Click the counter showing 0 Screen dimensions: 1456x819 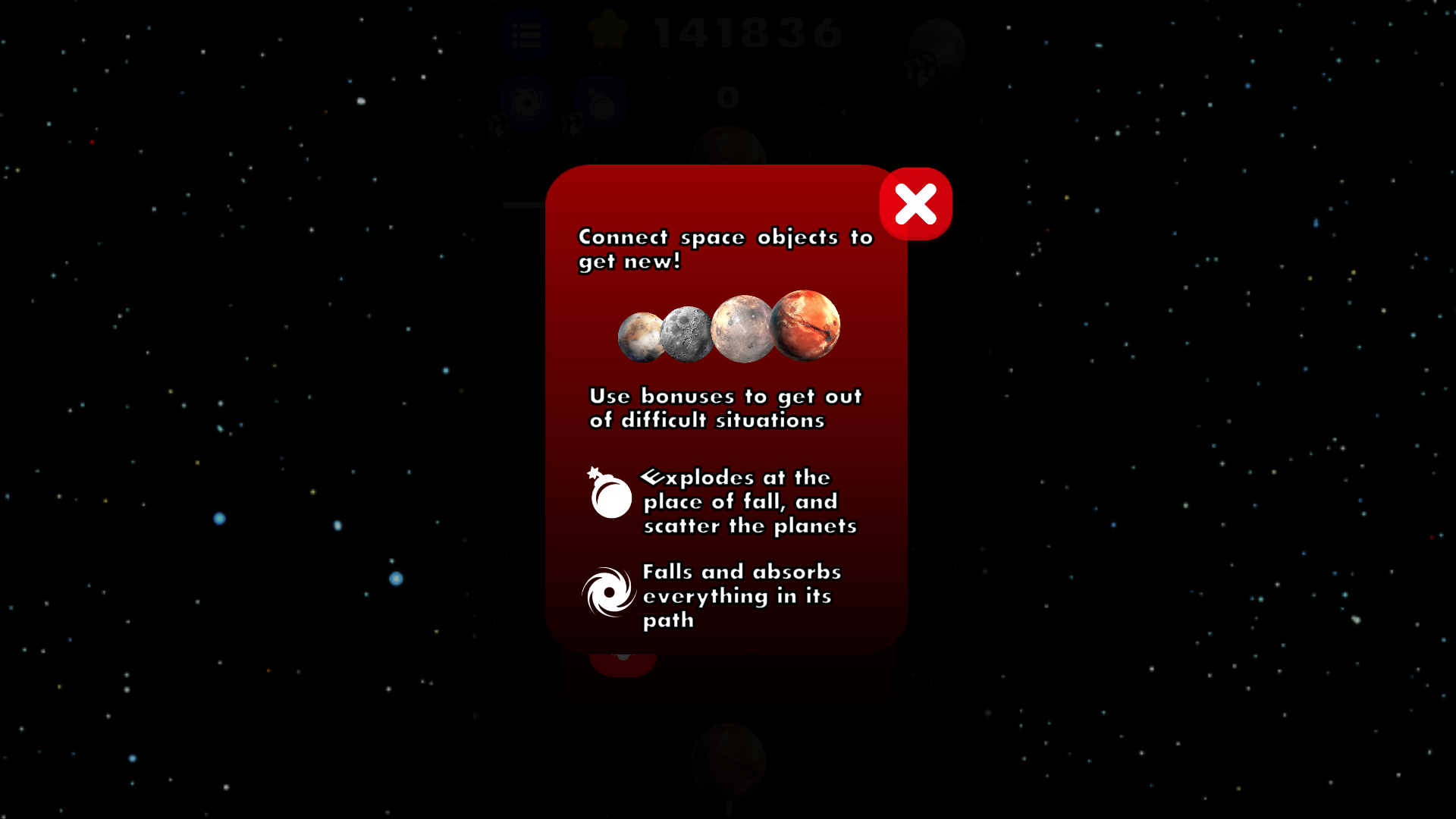click(726, 96)
